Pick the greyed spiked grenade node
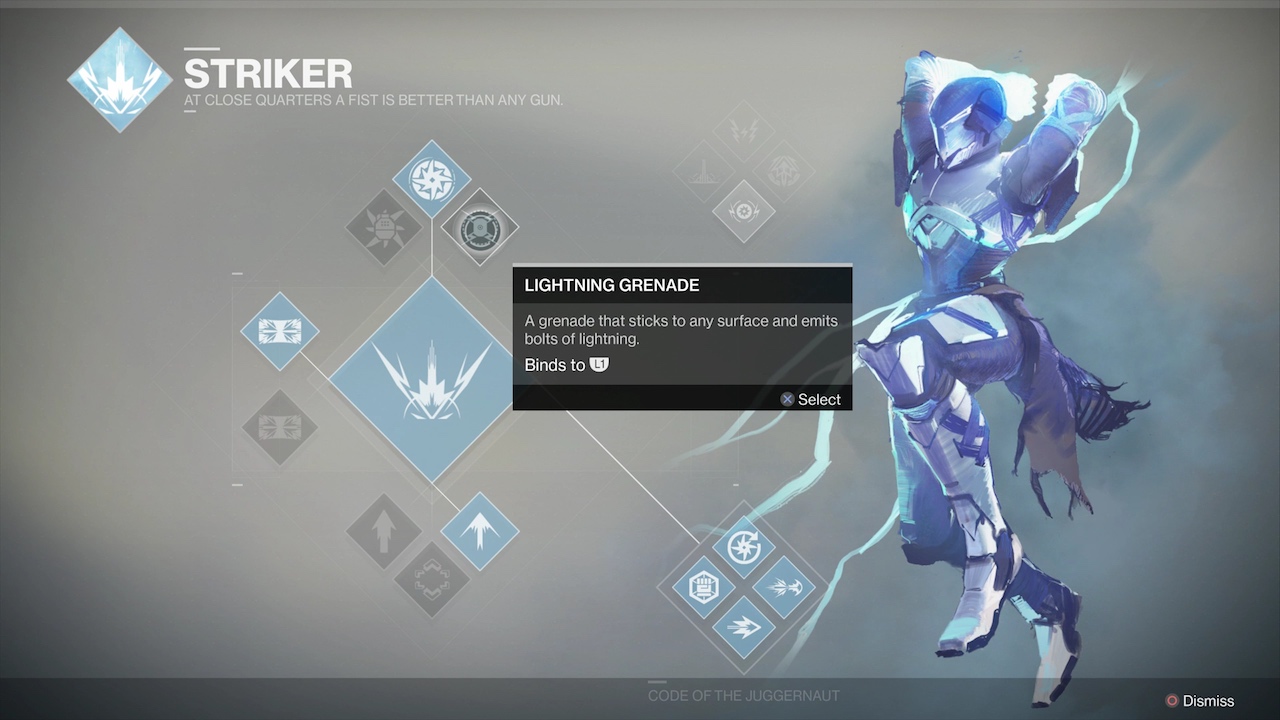This screenshot has height=720, width=1280. [x=384, y=228]
